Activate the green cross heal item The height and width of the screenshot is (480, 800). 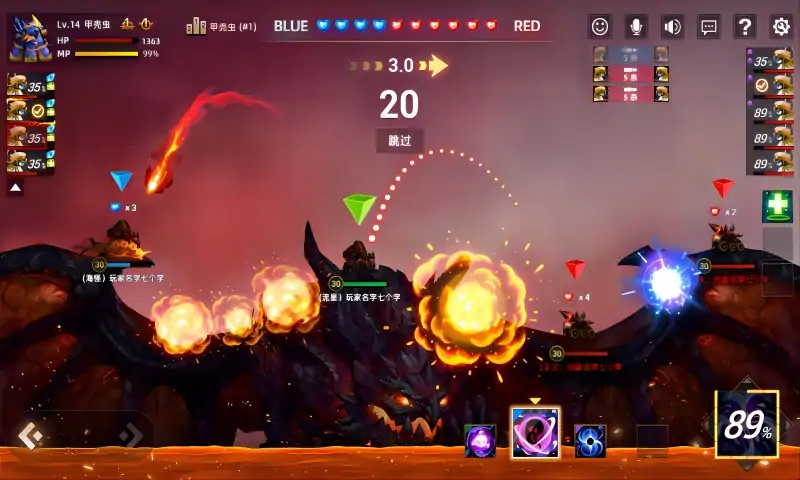point(777,206)
